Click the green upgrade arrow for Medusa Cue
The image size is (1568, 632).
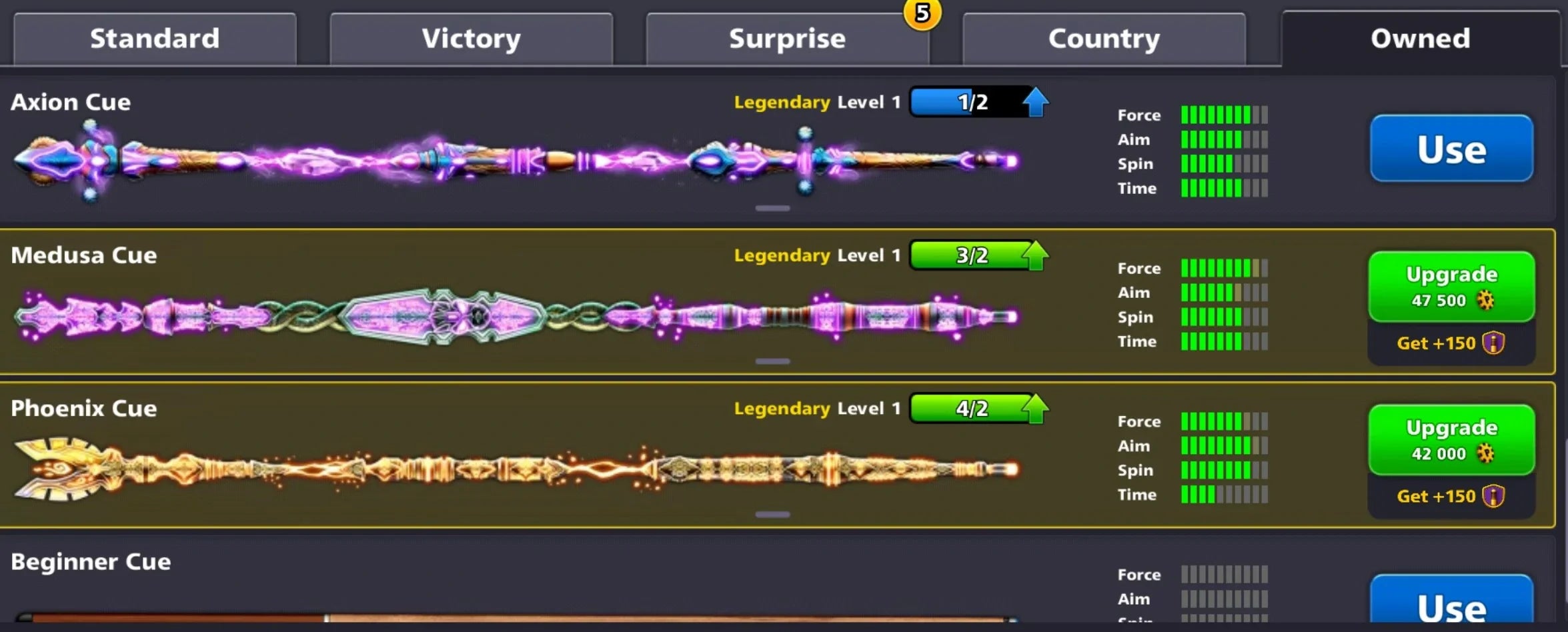point(1034,255)
